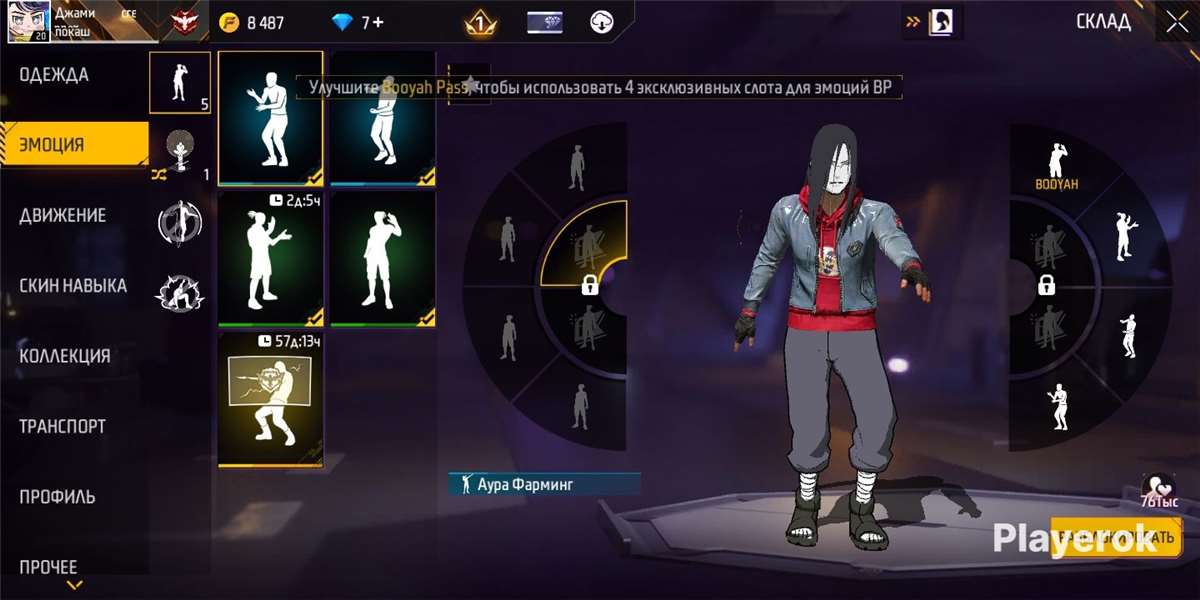Open the ПРОЧЕЕ category
This screenshot has height=600, width=1200.
click(x=48, y=567)
